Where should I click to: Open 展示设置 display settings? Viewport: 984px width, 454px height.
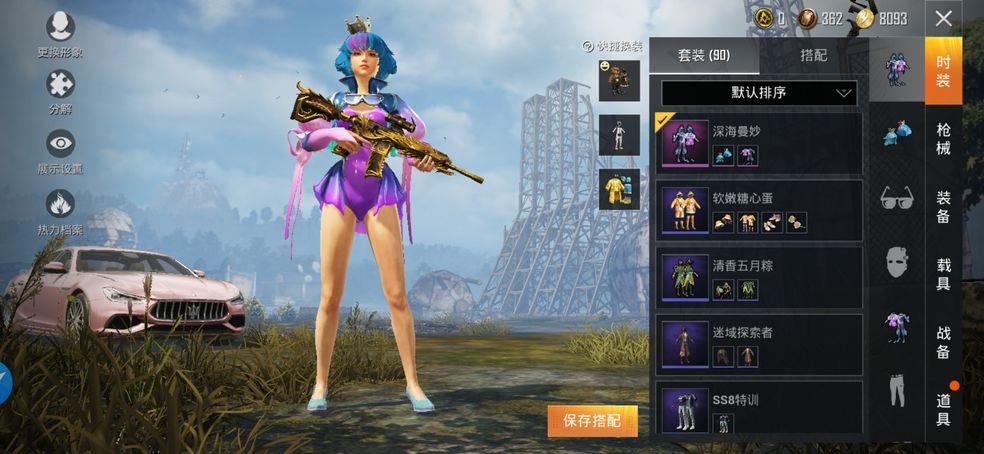60,150
